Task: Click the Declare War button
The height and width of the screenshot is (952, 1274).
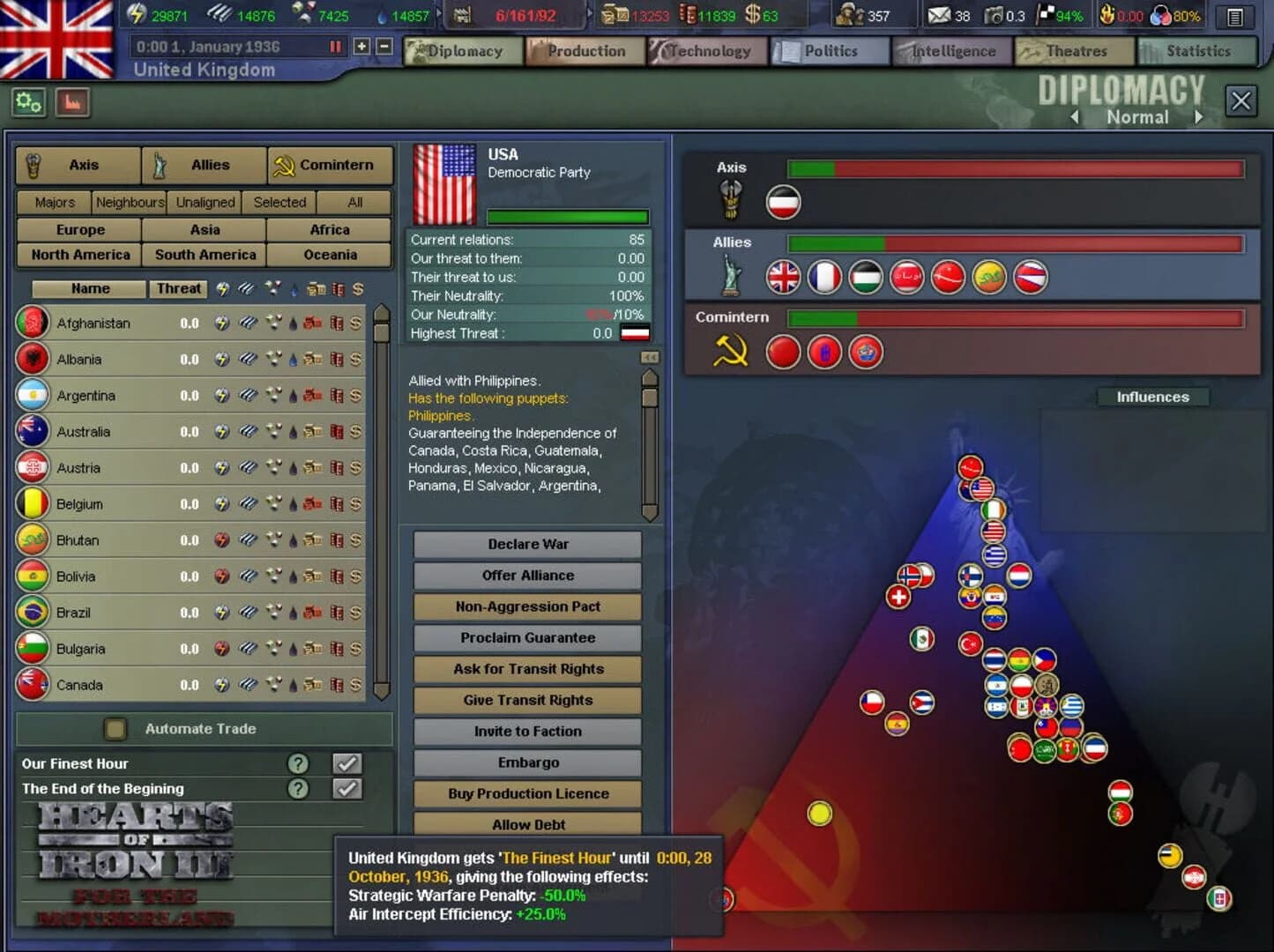Action: click(526, 544)
